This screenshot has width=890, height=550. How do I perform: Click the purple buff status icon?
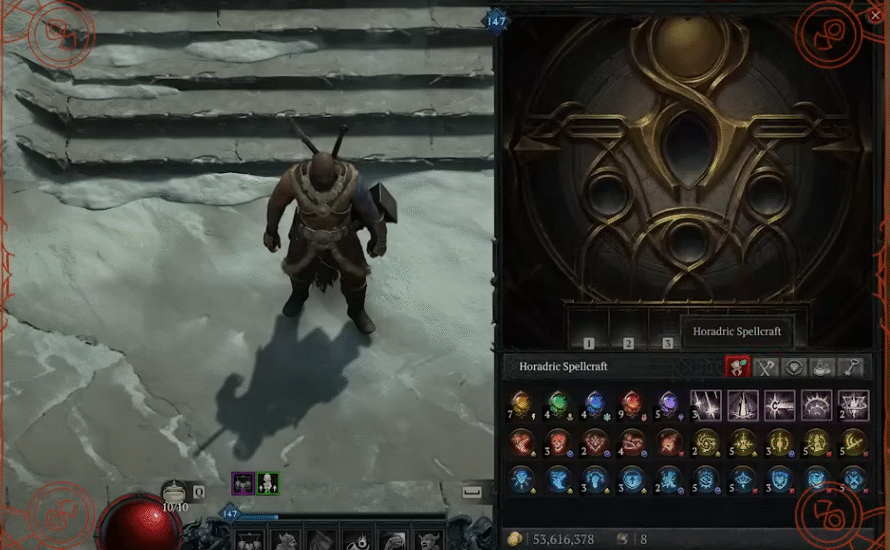coord(242,484)
